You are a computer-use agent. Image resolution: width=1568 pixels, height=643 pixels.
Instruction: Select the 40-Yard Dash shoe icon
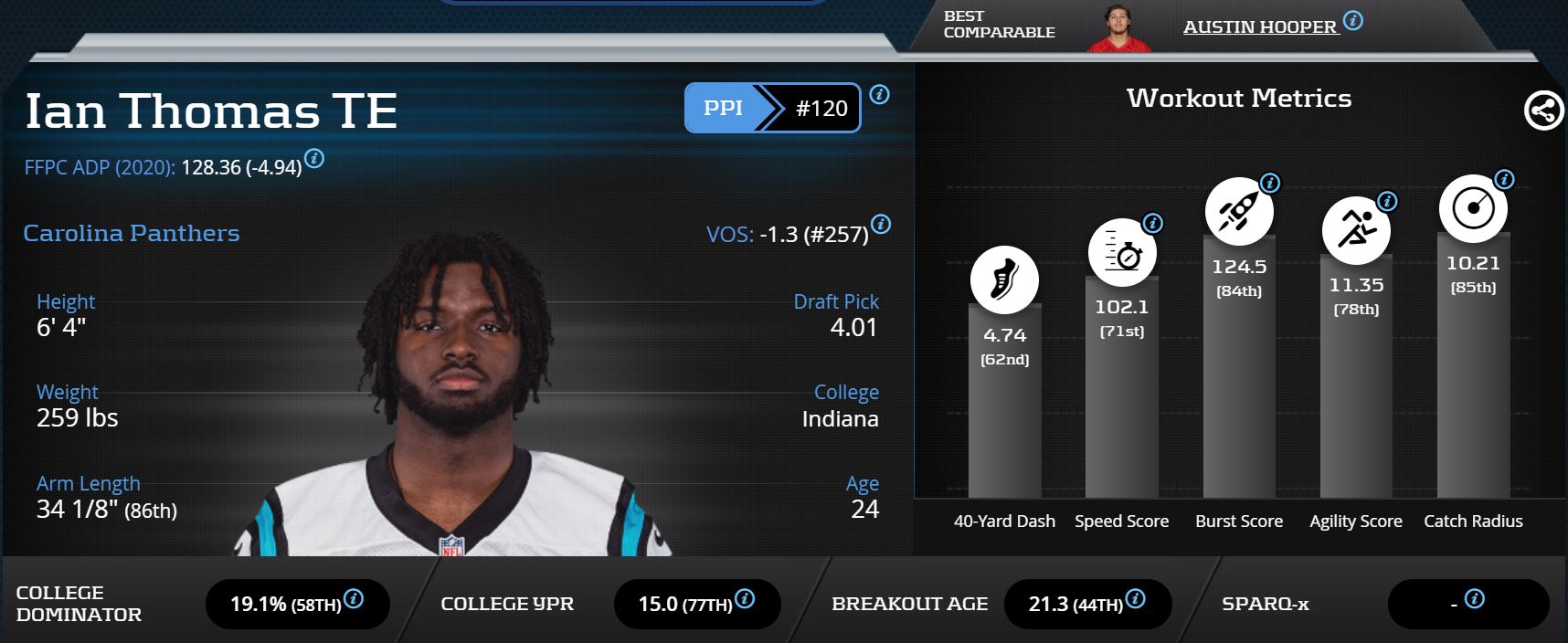click(x=1004, y=279)
